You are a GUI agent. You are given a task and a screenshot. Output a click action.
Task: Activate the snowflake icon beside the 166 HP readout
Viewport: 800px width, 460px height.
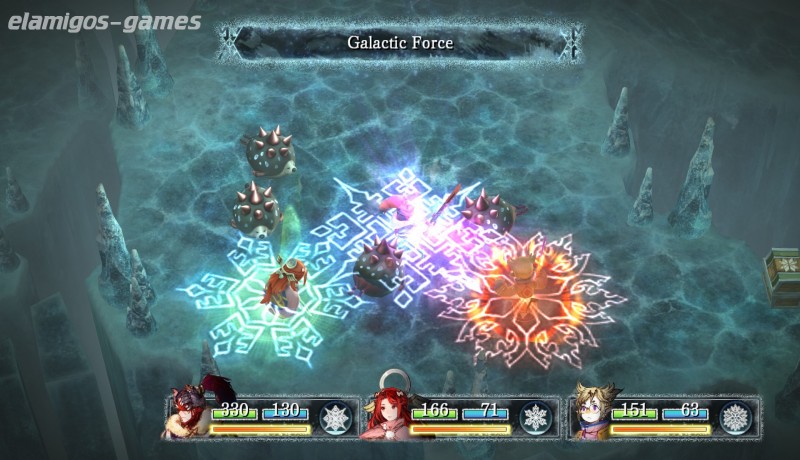point(536,416)
